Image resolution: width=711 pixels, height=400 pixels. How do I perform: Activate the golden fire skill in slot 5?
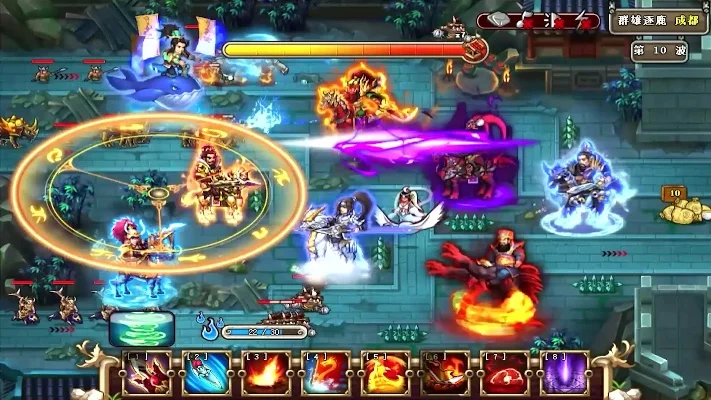tap(386, 375)
